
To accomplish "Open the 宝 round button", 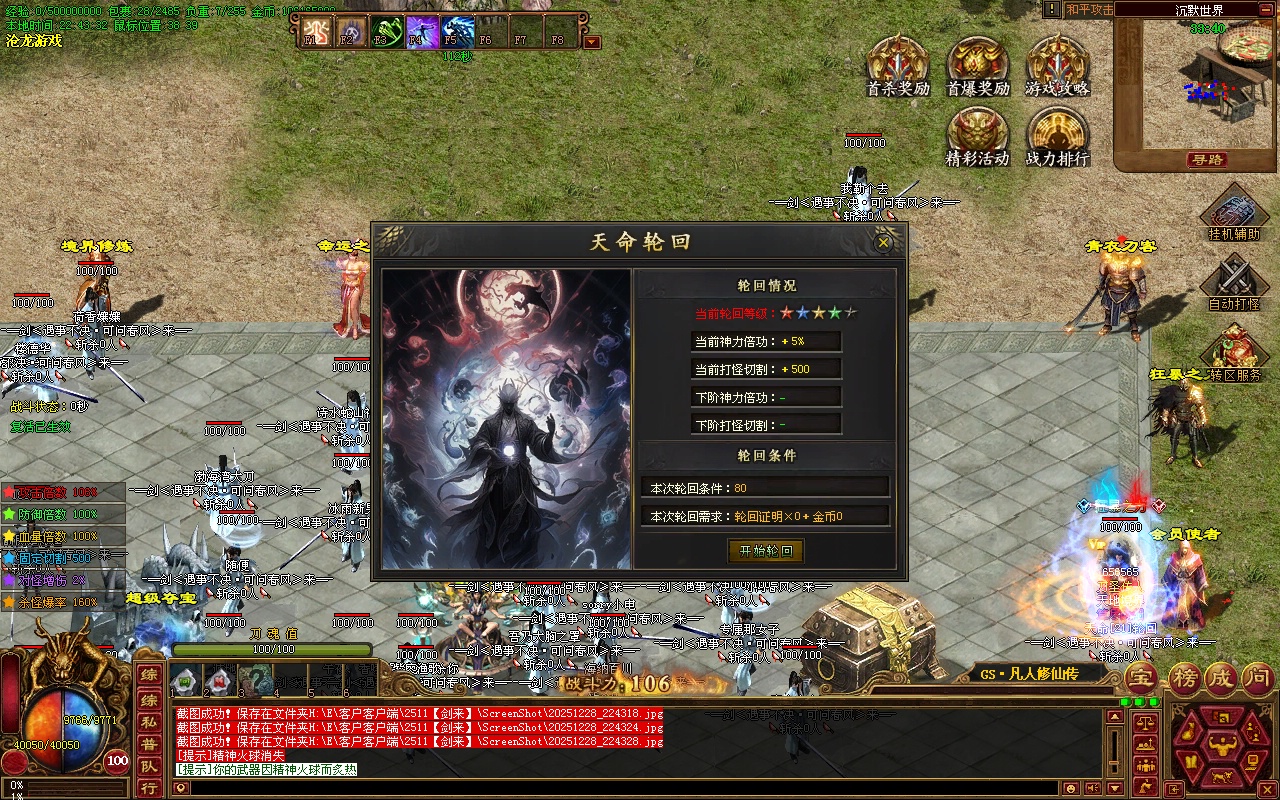I will 1141,678.
